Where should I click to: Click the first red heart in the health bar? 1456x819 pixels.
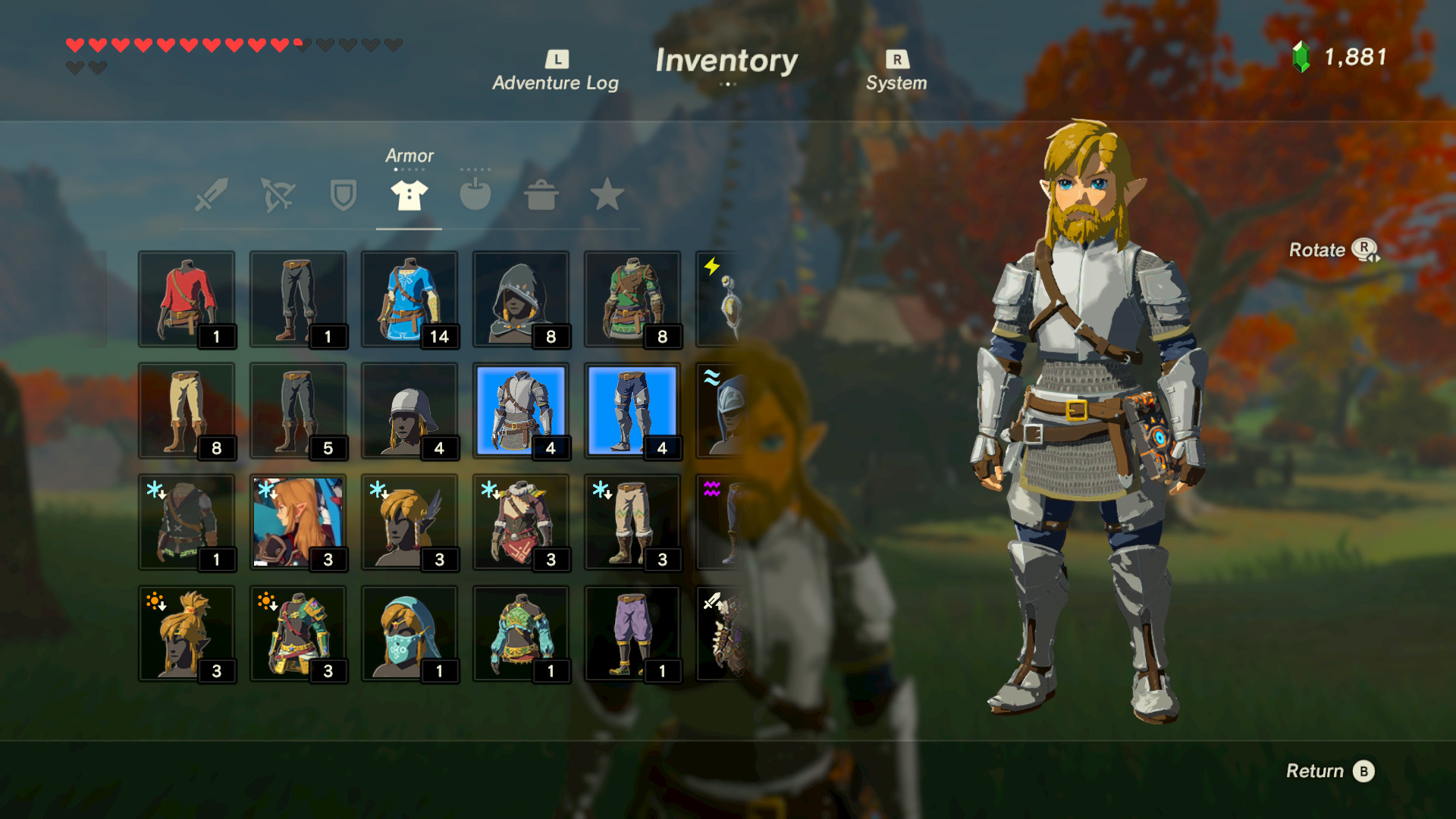pyautogui.click(x=74, y=45)
